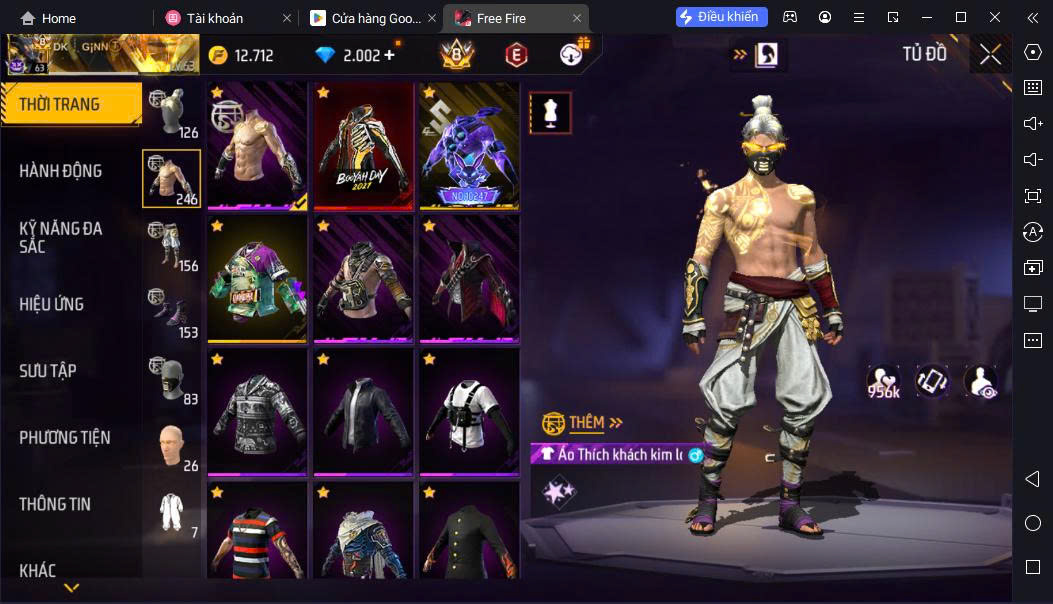Open the HIỆU ỨNG tab
The height and width of the screenshot is (604, 1053).
[52, 304]
